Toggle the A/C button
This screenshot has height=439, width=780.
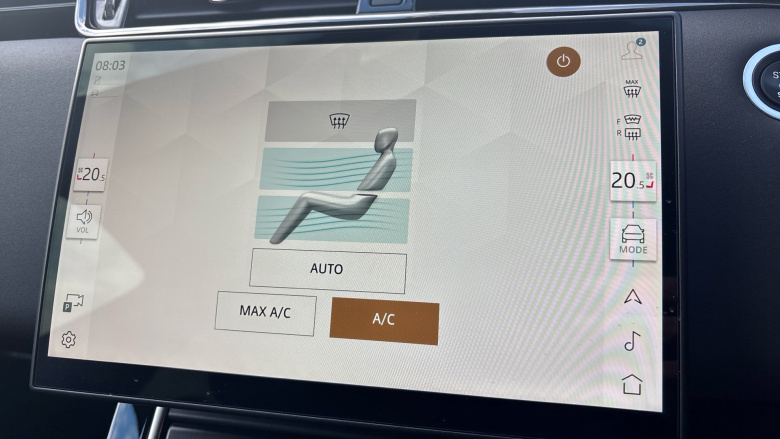(x=384, y=321)
